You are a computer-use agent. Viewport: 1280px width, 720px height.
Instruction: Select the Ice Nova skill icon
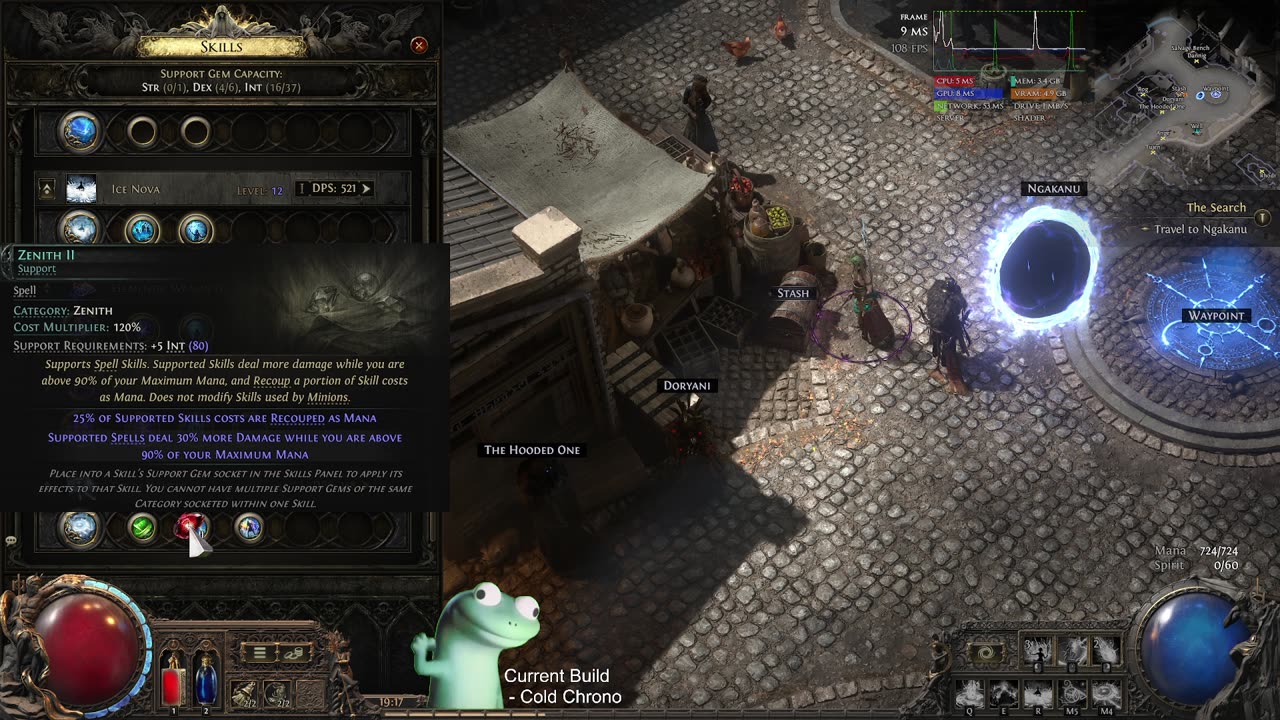click(81, 188)
